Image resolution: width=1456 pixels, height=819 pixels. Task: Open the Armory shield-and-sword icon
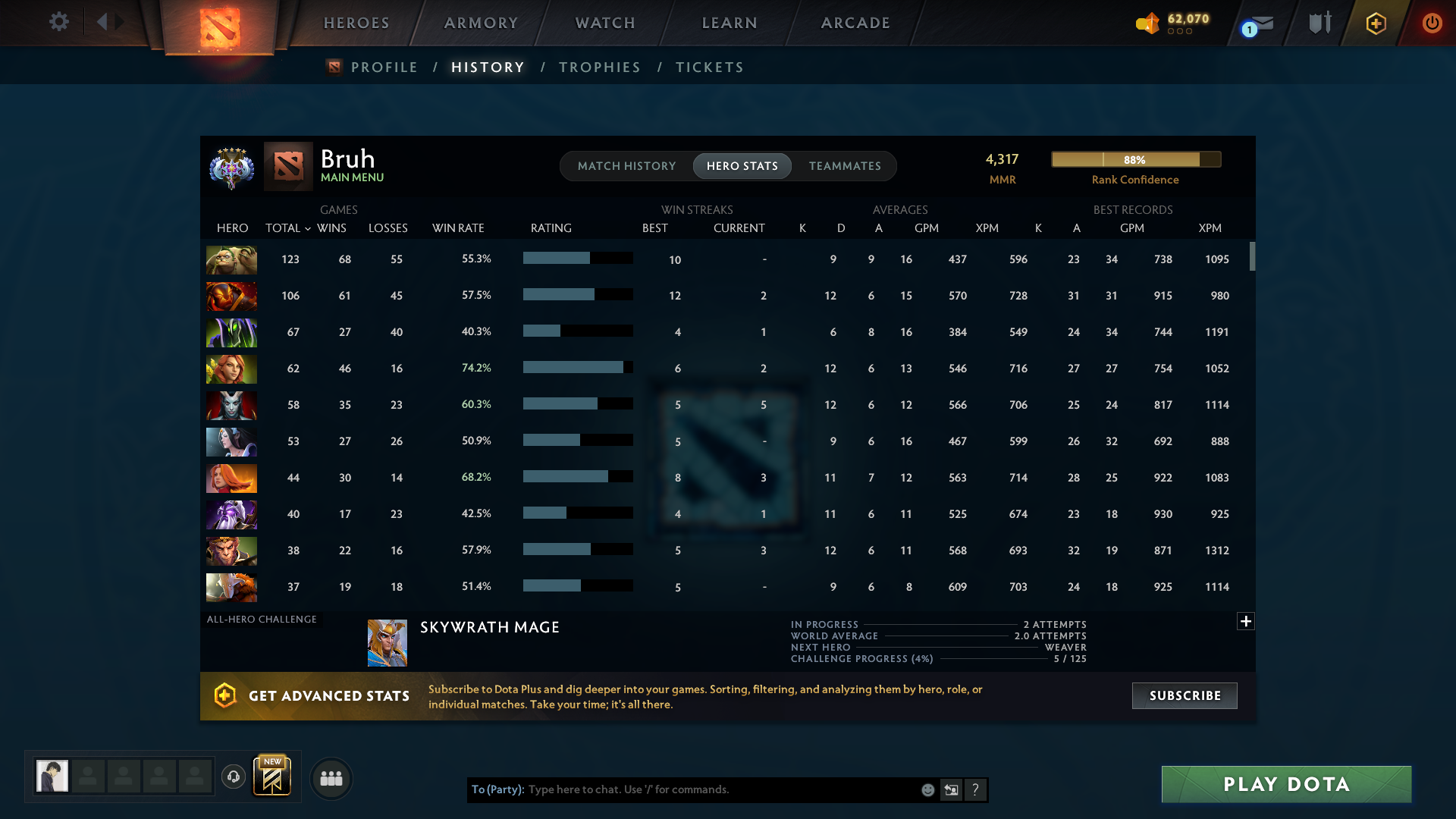pos(1319,23)
